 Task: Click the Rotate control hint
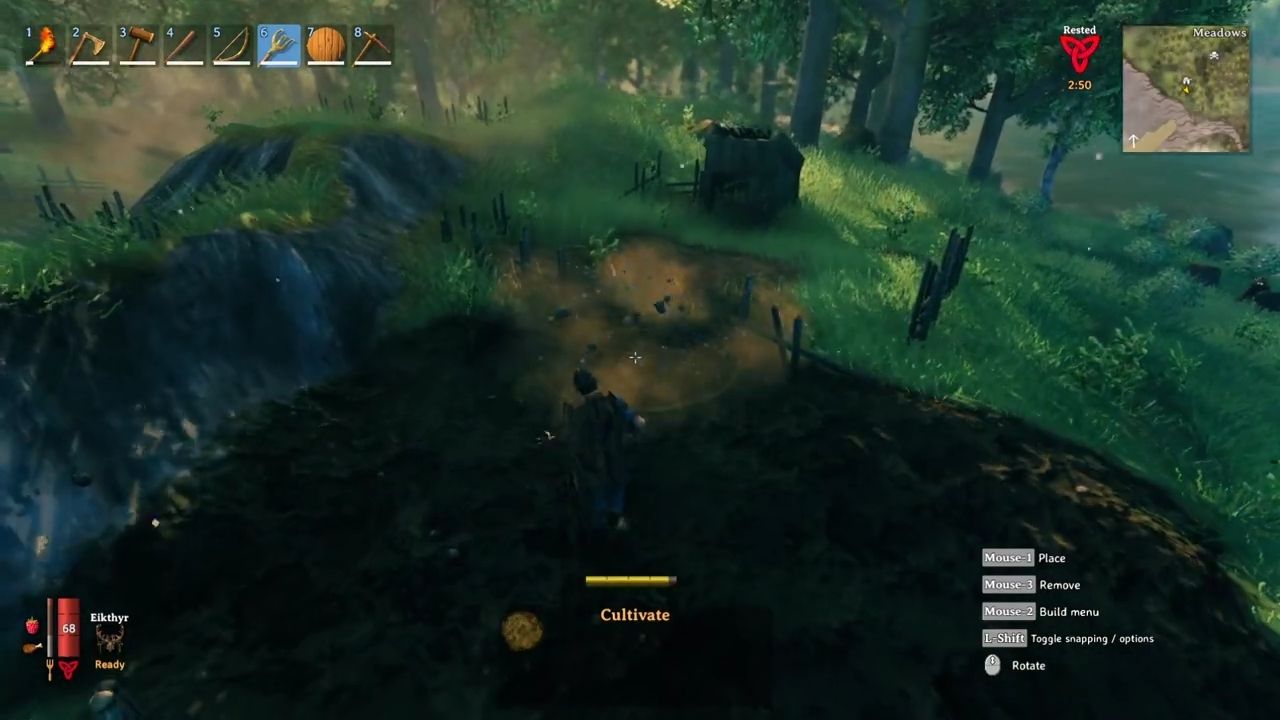click(x=1028, y=665)
